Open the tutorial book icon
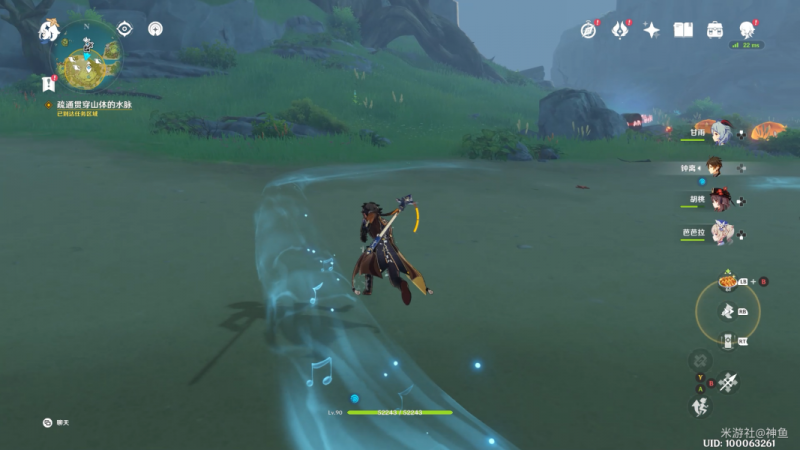This screenshot has height=450, width=800. [683, 30]
